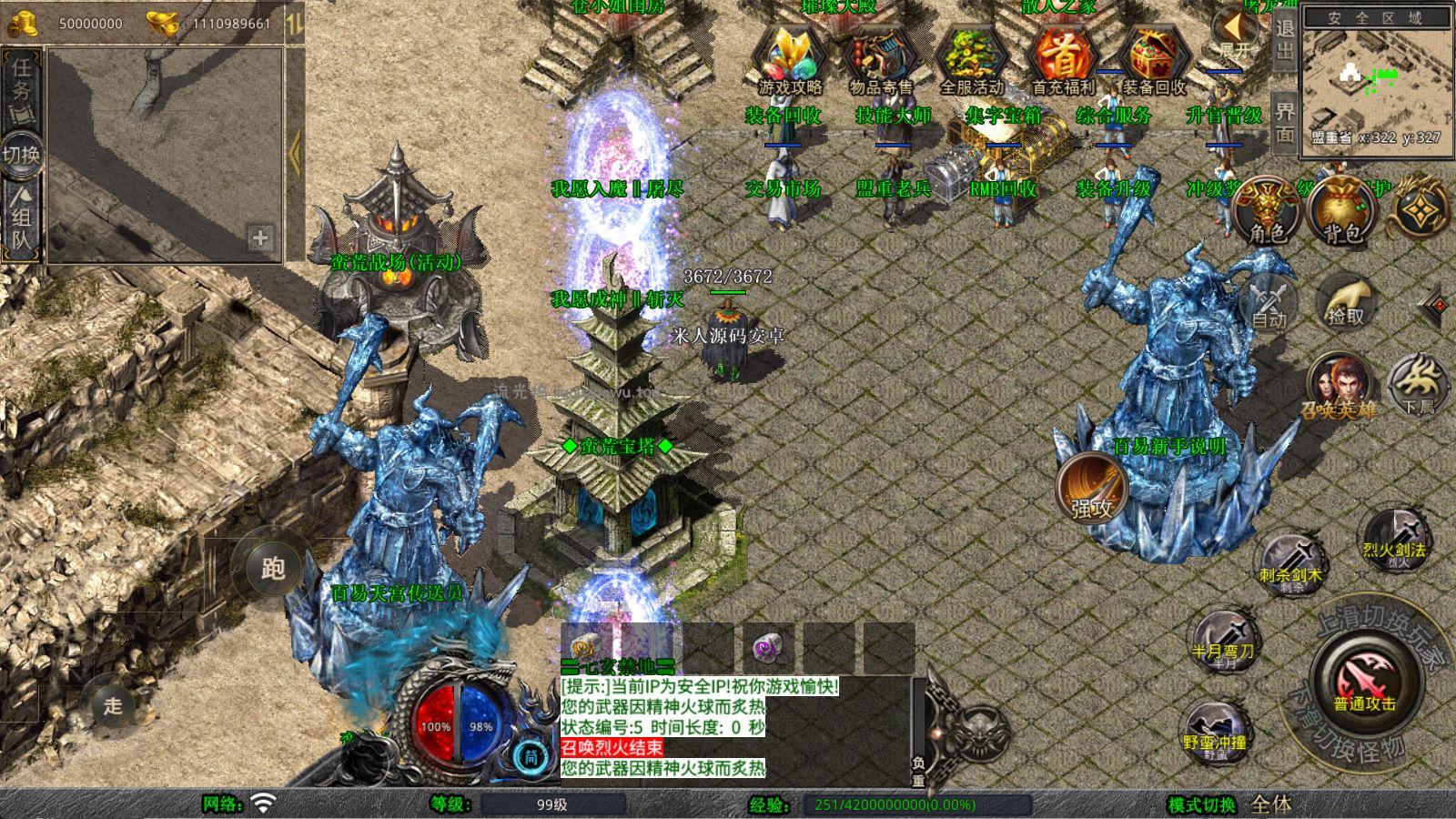
Task: Toggle 自动 auto-battle mode
Action: click(1269, 305)
